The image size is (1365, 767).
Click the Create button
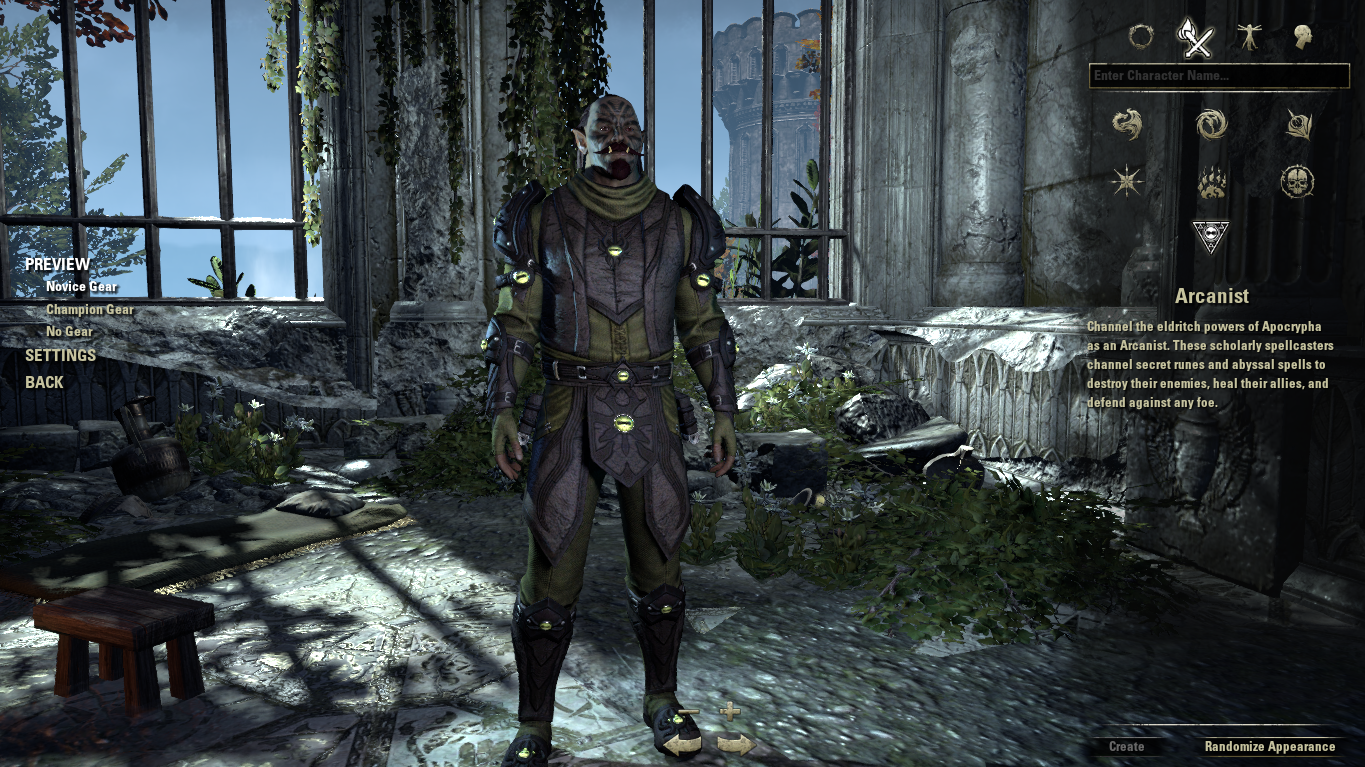1125,746
